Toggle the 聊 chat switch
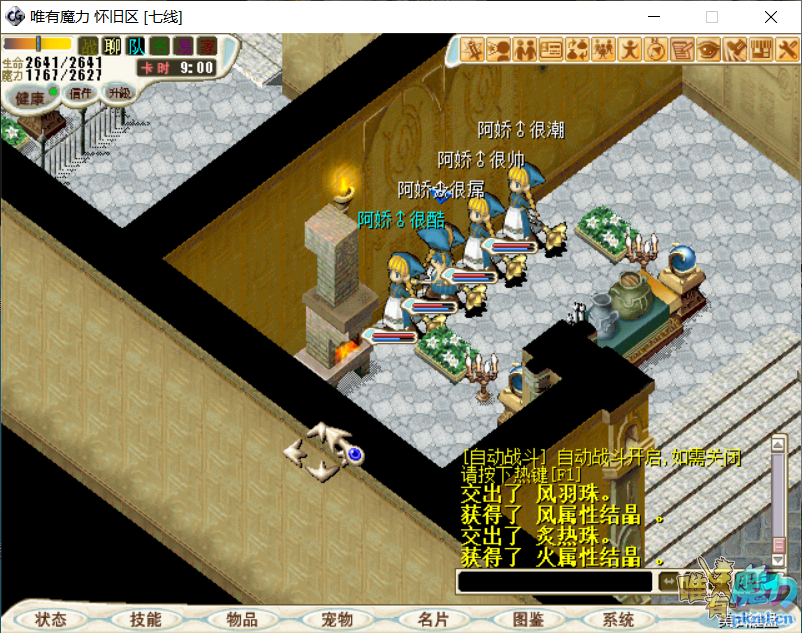 (112, 46)
